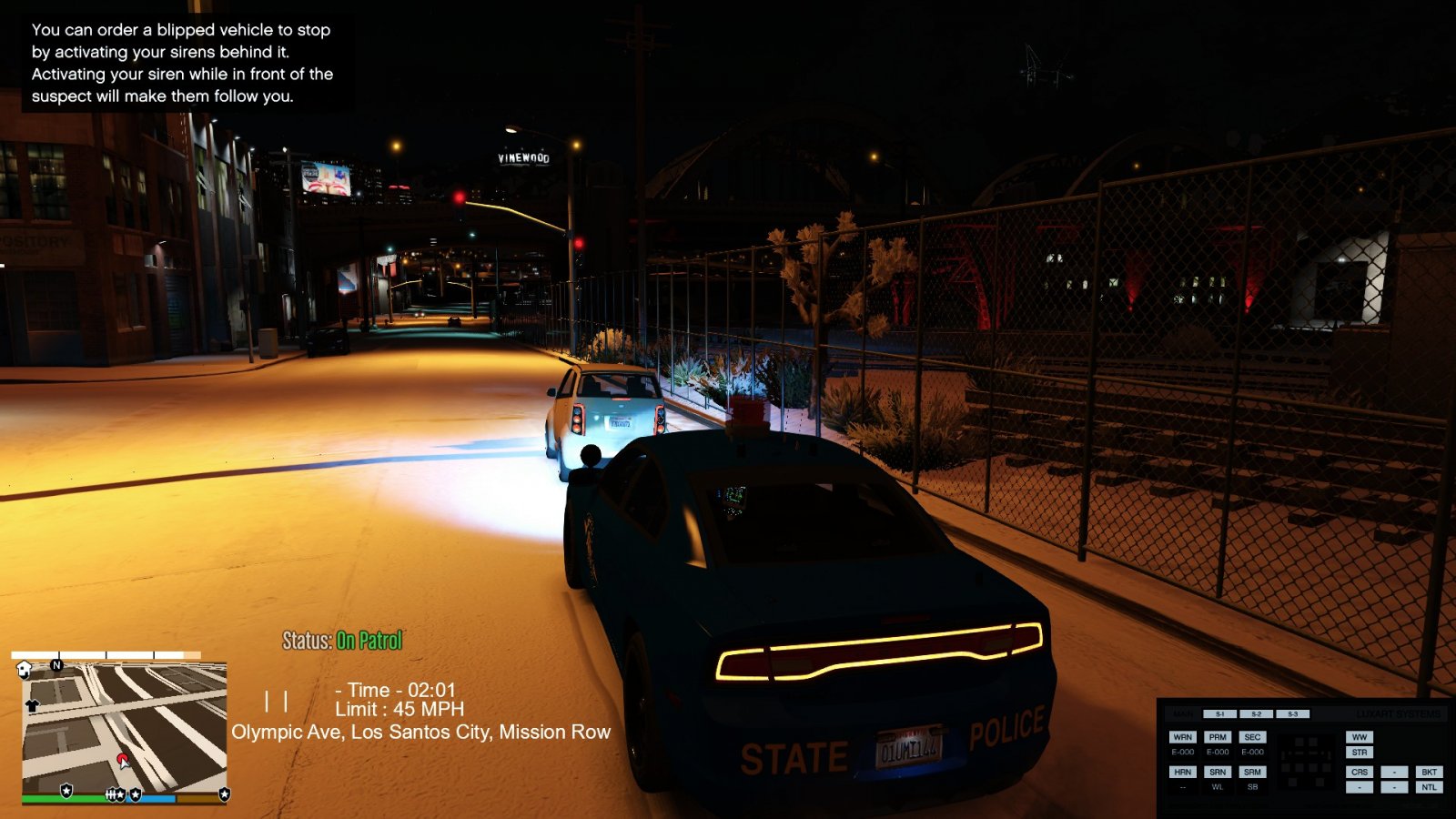Activate the WRN warning lights button
The width and height of the screenshot is (1456, 819).
(1182, 737)
